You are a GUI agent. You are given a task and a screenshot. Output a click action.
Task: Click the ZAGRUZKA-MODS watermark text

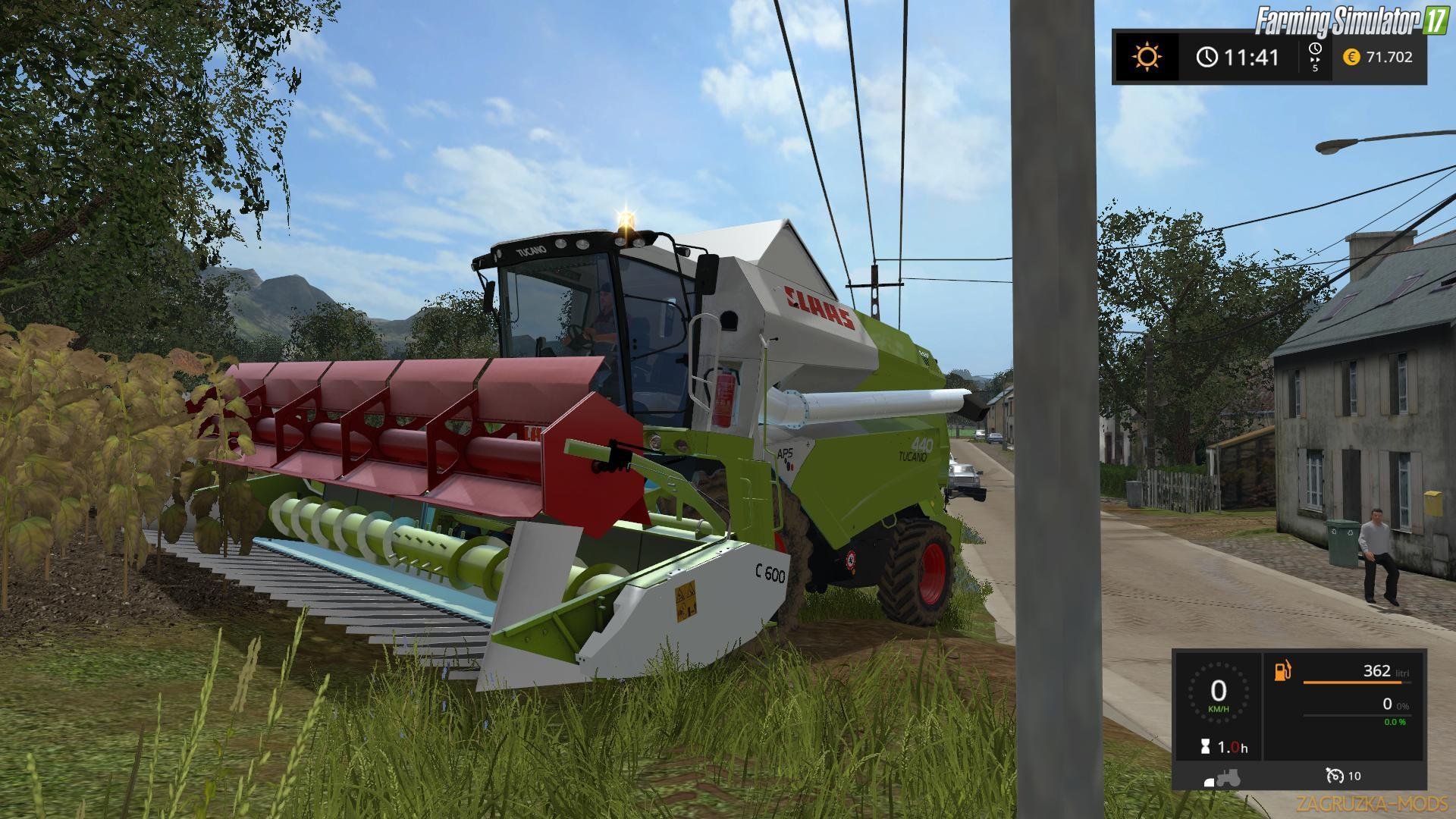(x=1373, y=802)
